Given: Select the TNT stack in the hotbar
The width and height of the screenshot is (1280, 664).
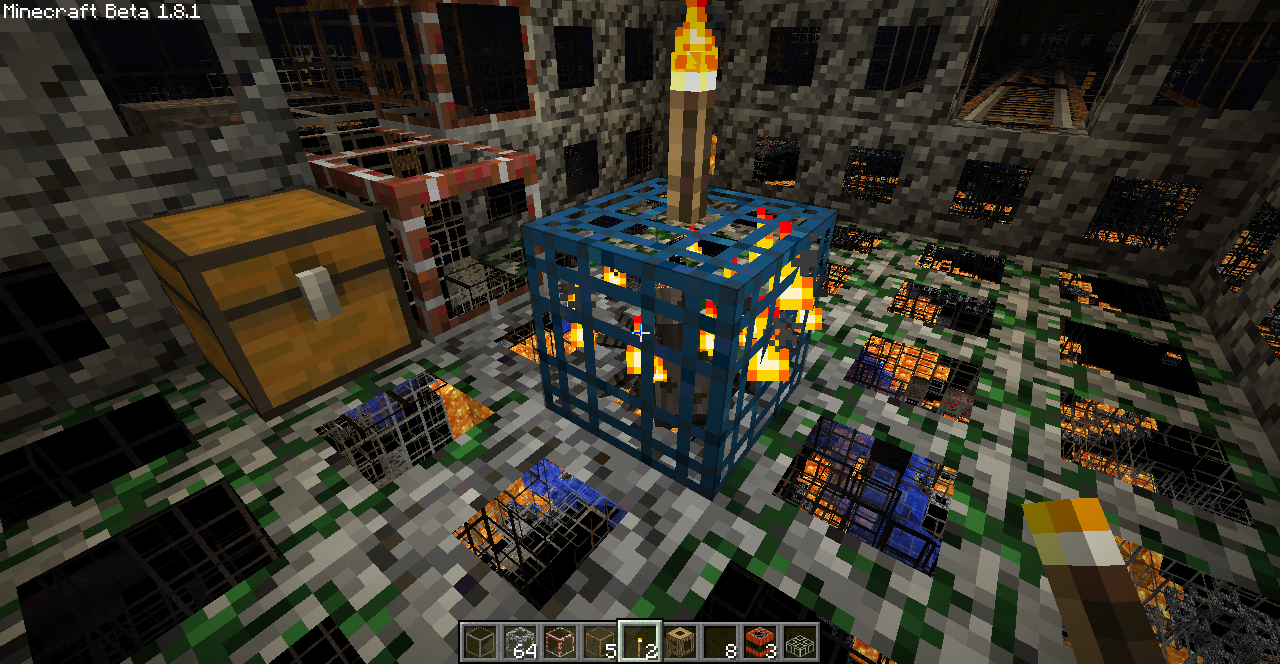Looking at the screenshot, I should 760,641.
